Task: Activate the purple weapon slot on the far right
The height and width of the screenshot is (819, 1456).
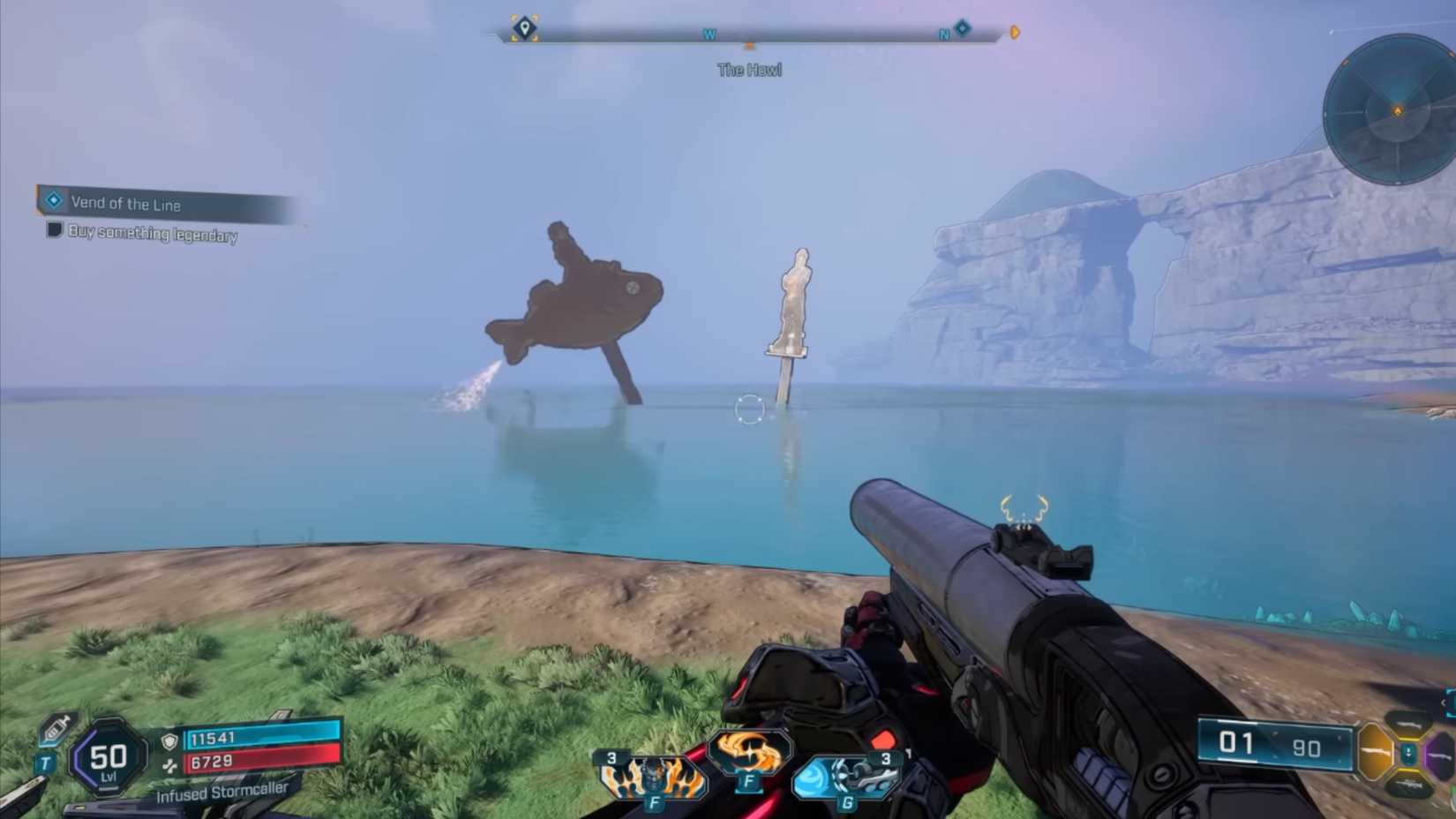Action: click(1440, 754)
